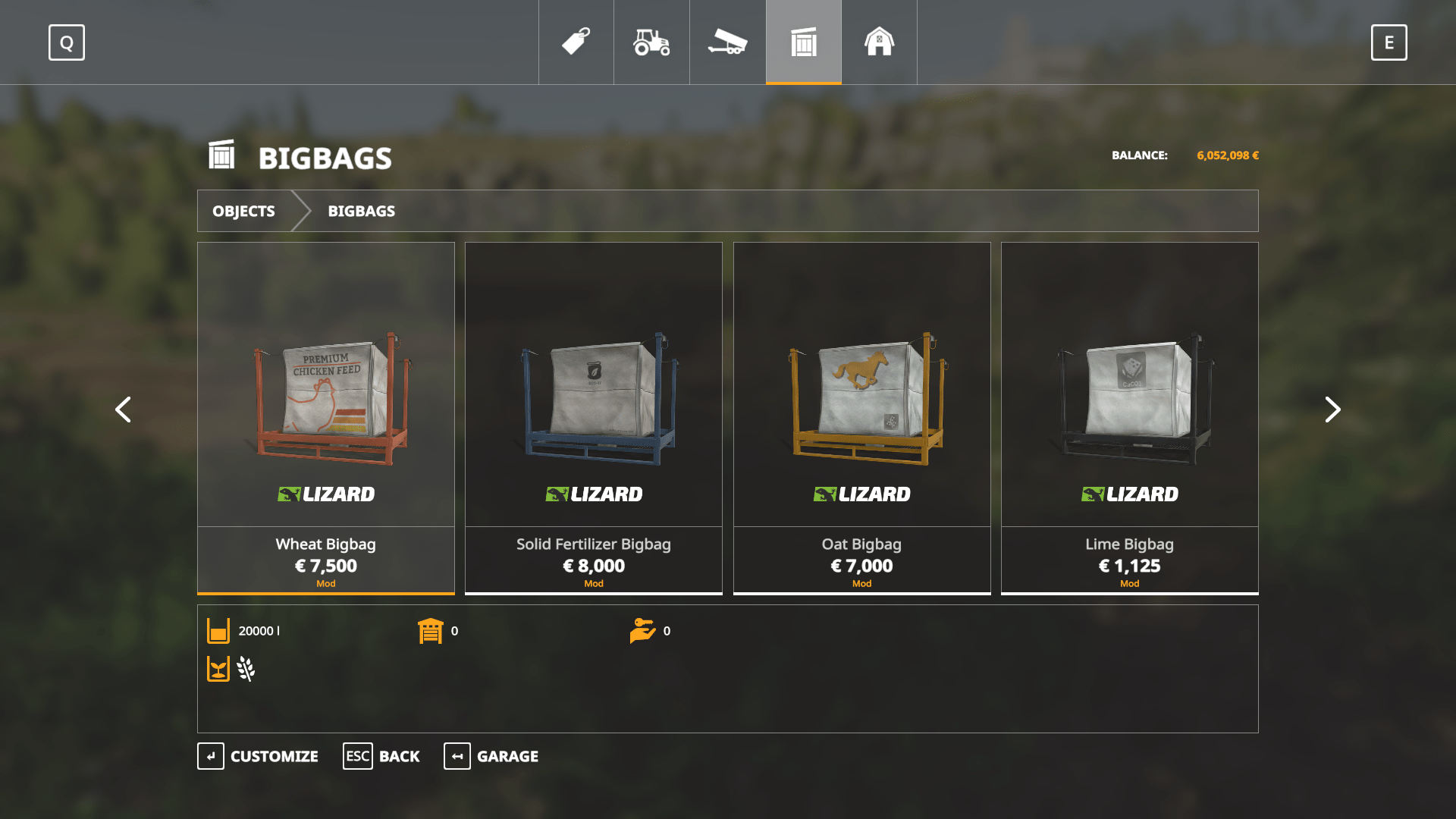Choose the Solid Fertilizer Bigbag card
The image size is (1456, 819).
tap(594, 417)
